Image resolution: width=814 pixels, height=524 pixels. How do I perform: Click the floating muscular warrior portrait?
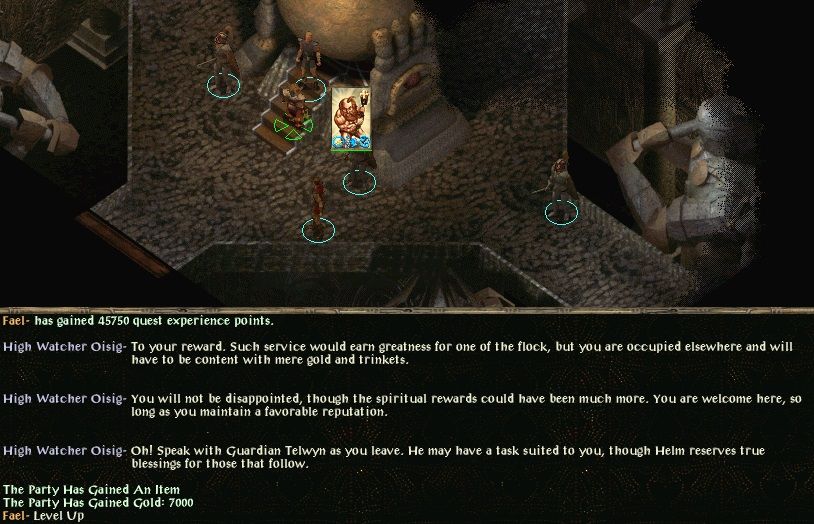pos(346,118)
